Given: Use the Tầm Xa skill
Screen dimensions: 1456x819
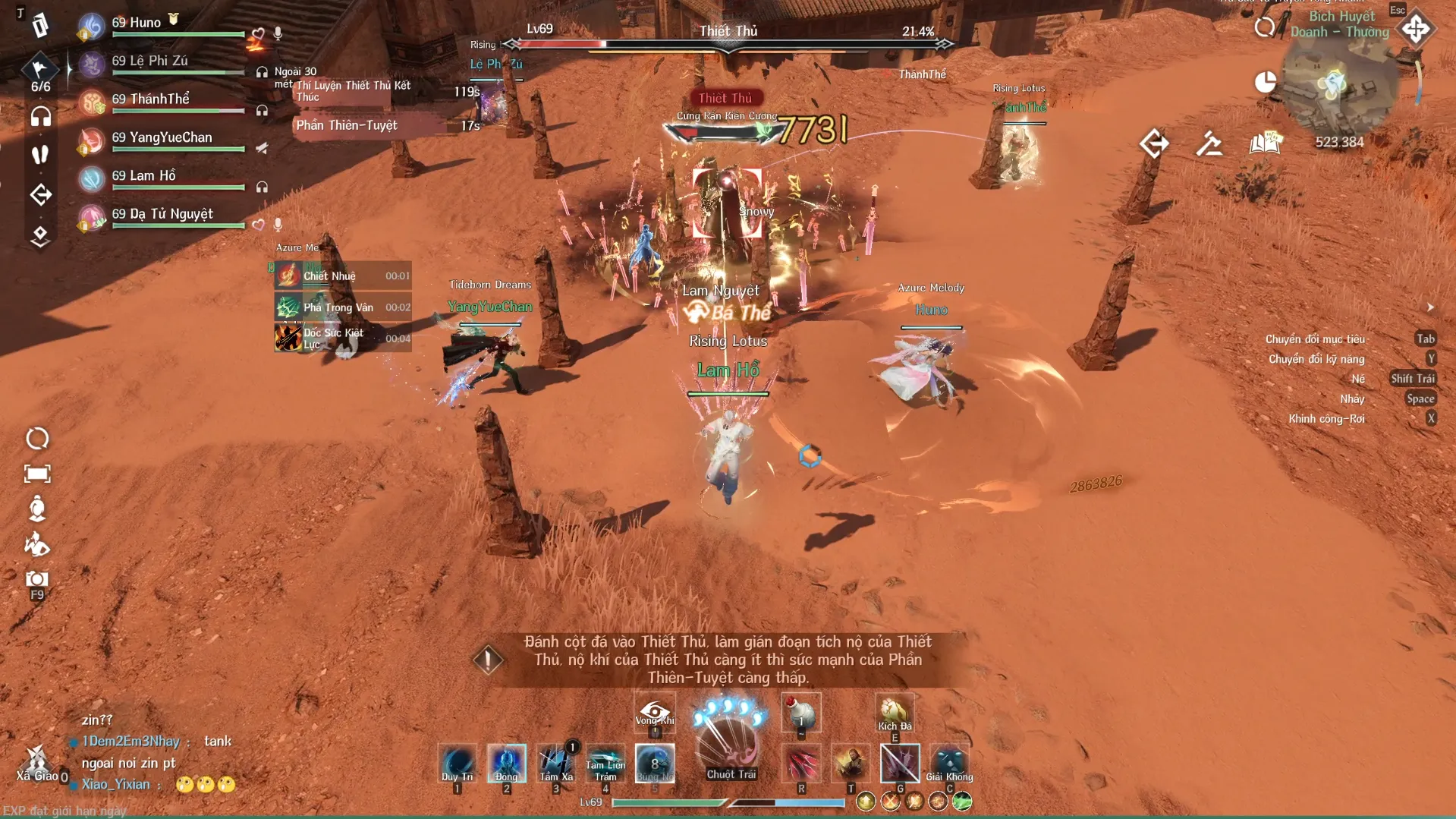Looking at the screenshot, I should click(556, 763).
